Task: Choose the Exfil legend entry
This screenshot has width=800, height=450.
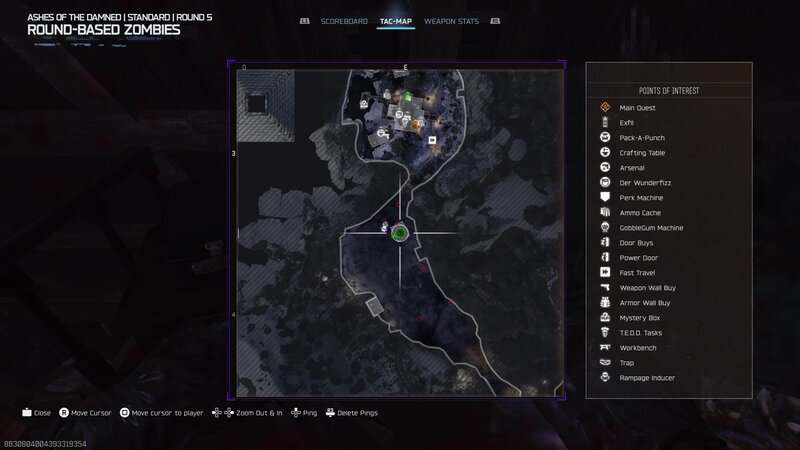Action: pos(627,123)
